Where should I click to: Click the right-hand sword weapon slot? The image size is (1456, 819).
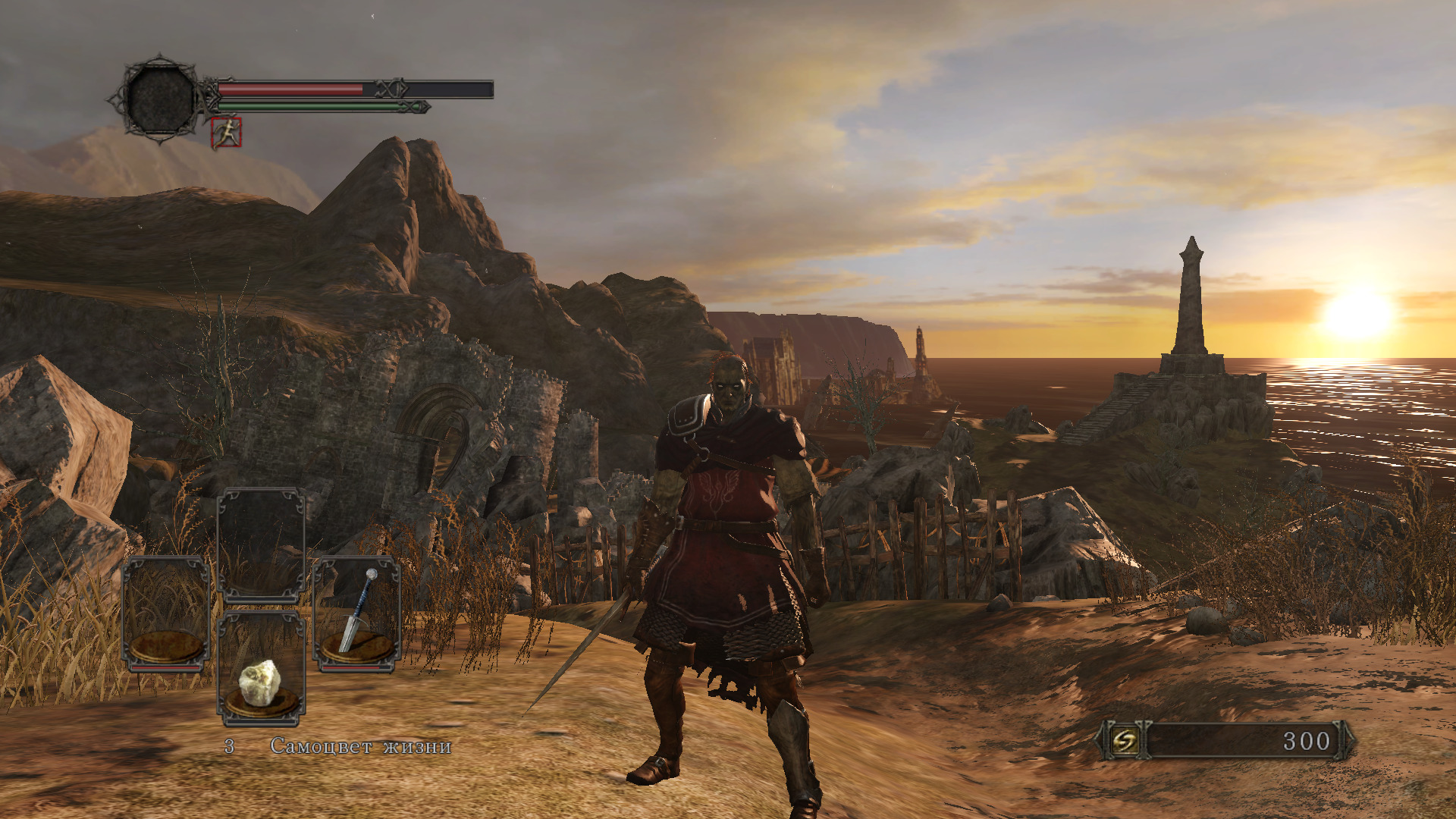click(x=356, y=614)
